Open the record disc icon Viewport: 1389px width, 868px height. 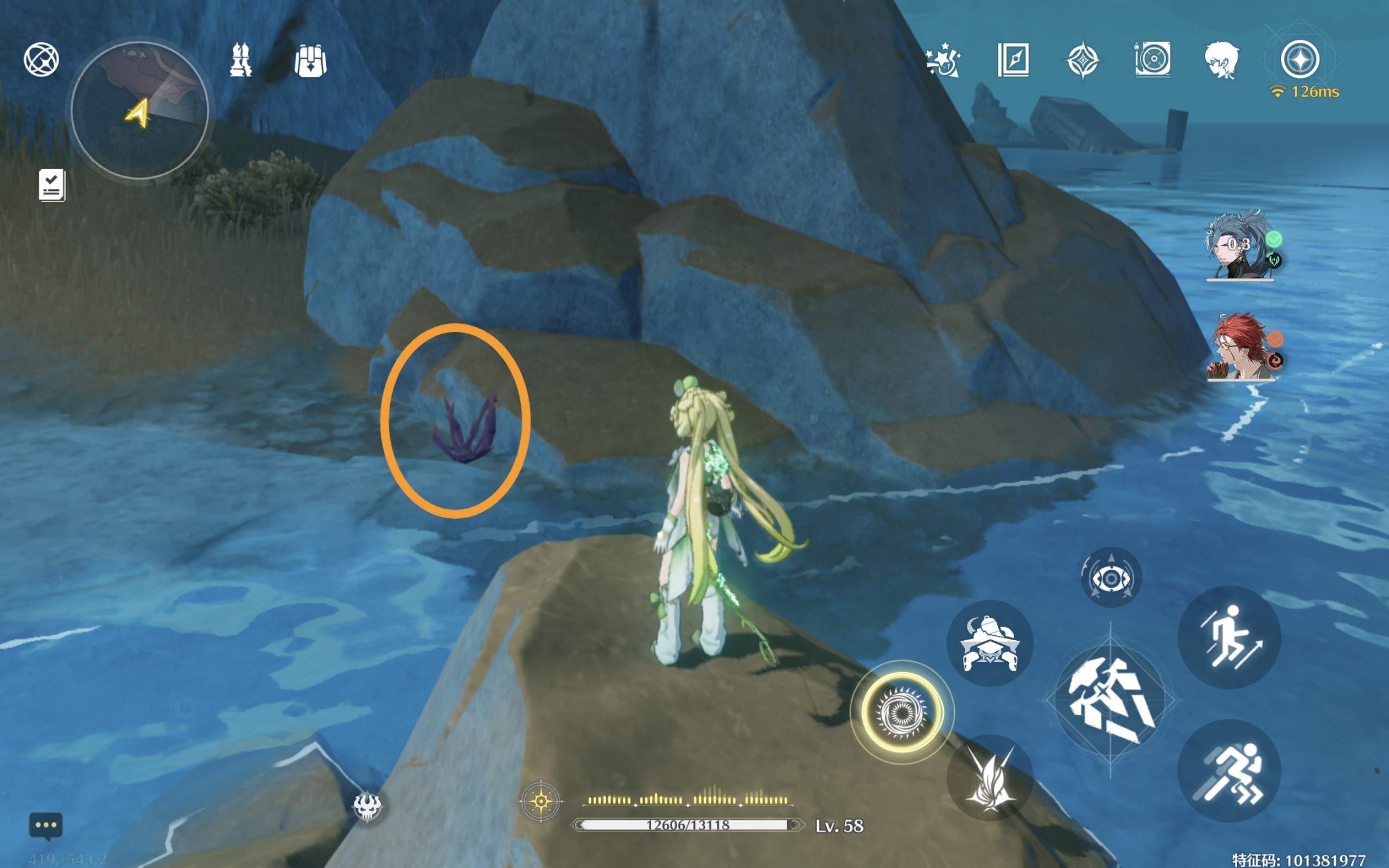(x=1152, y=60)
